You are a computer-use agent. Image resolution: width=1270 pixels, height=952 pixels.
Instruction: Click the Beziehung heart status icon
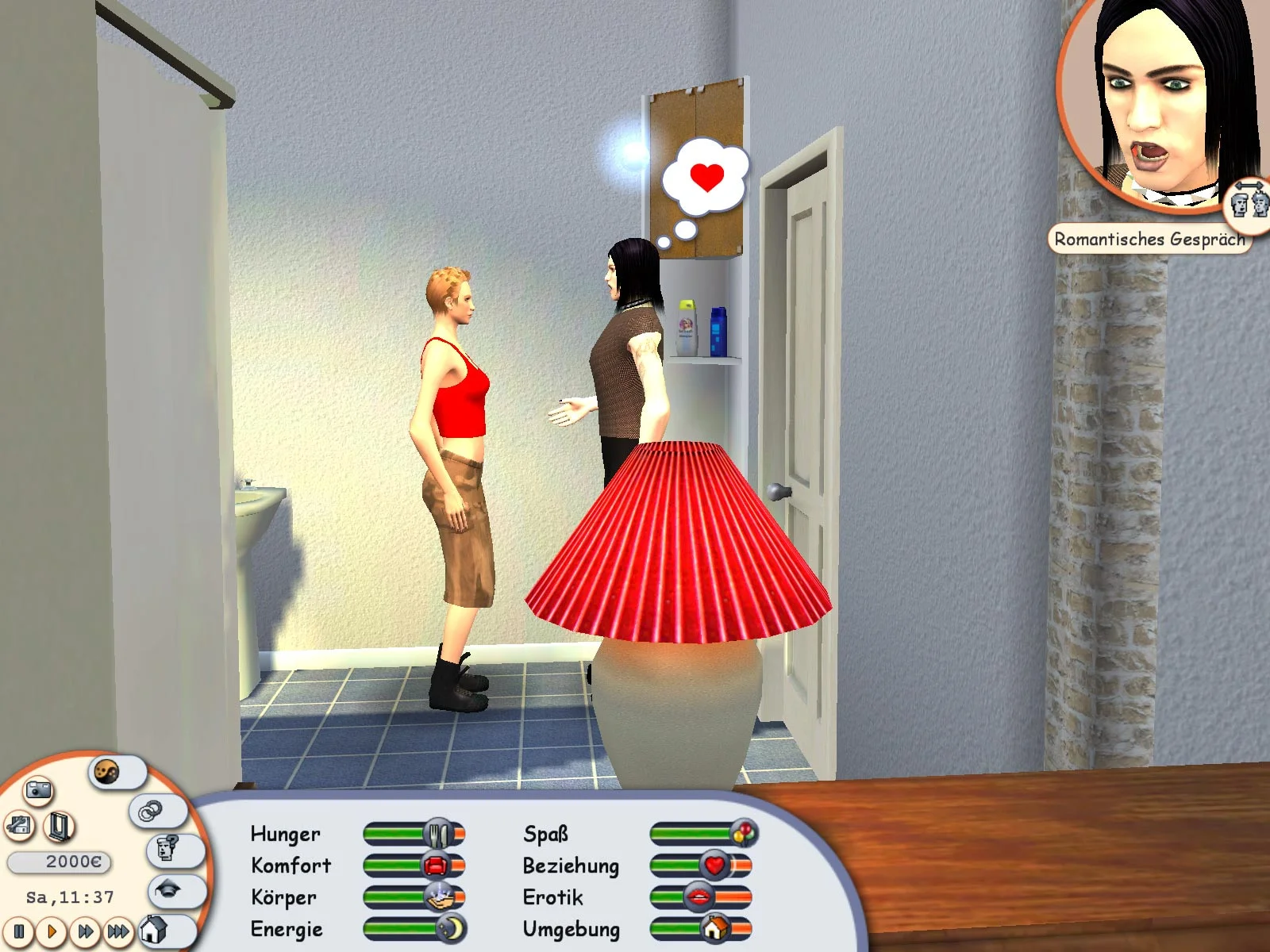(714, 866)
